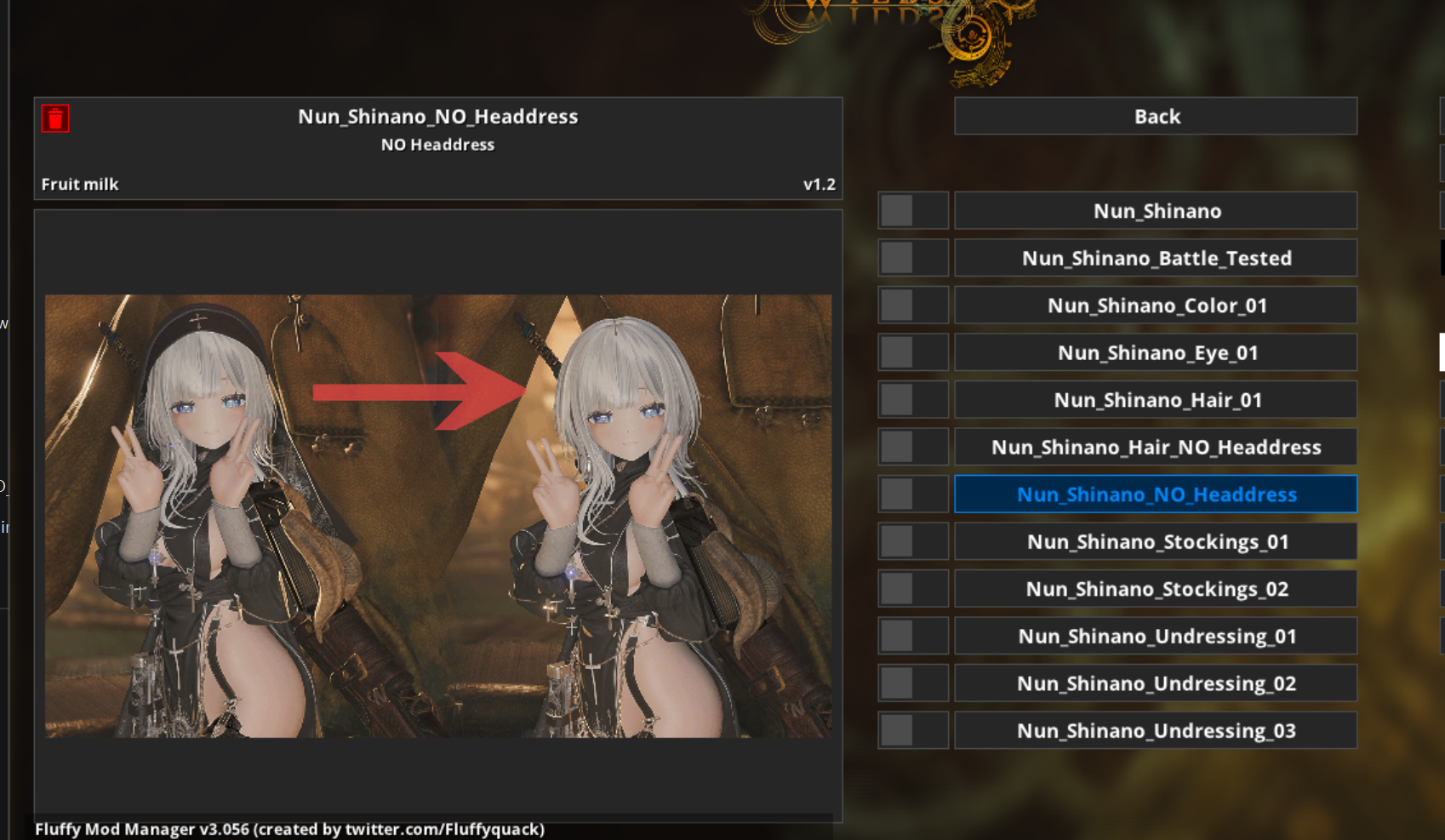Click the NO Headdress description text
Screen dimensions: 1445x840
[437, 145]
